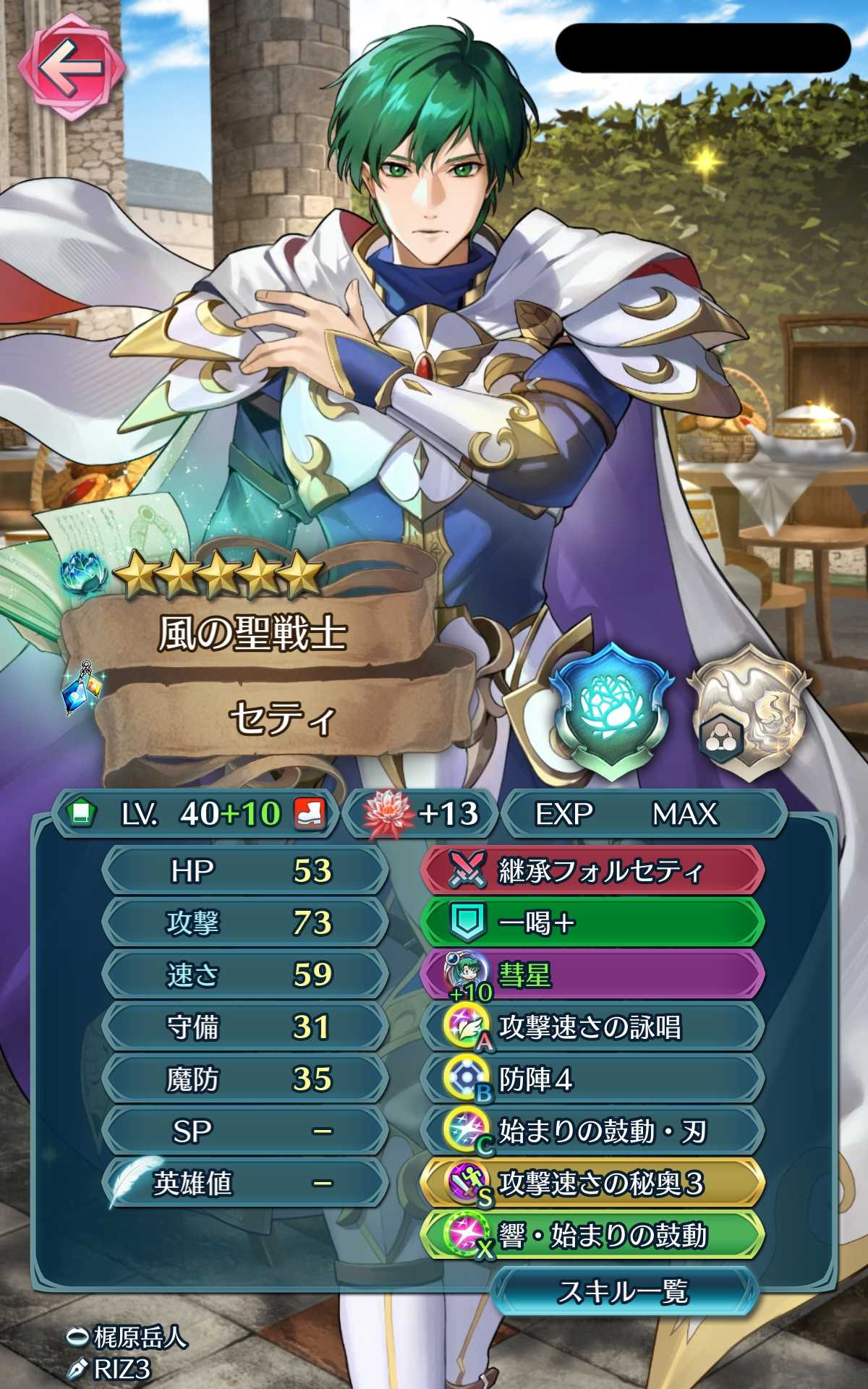Go back with the pink arrow button
Image resolution: width=868 pixels, height=1389 pixels.
[71, 69]
